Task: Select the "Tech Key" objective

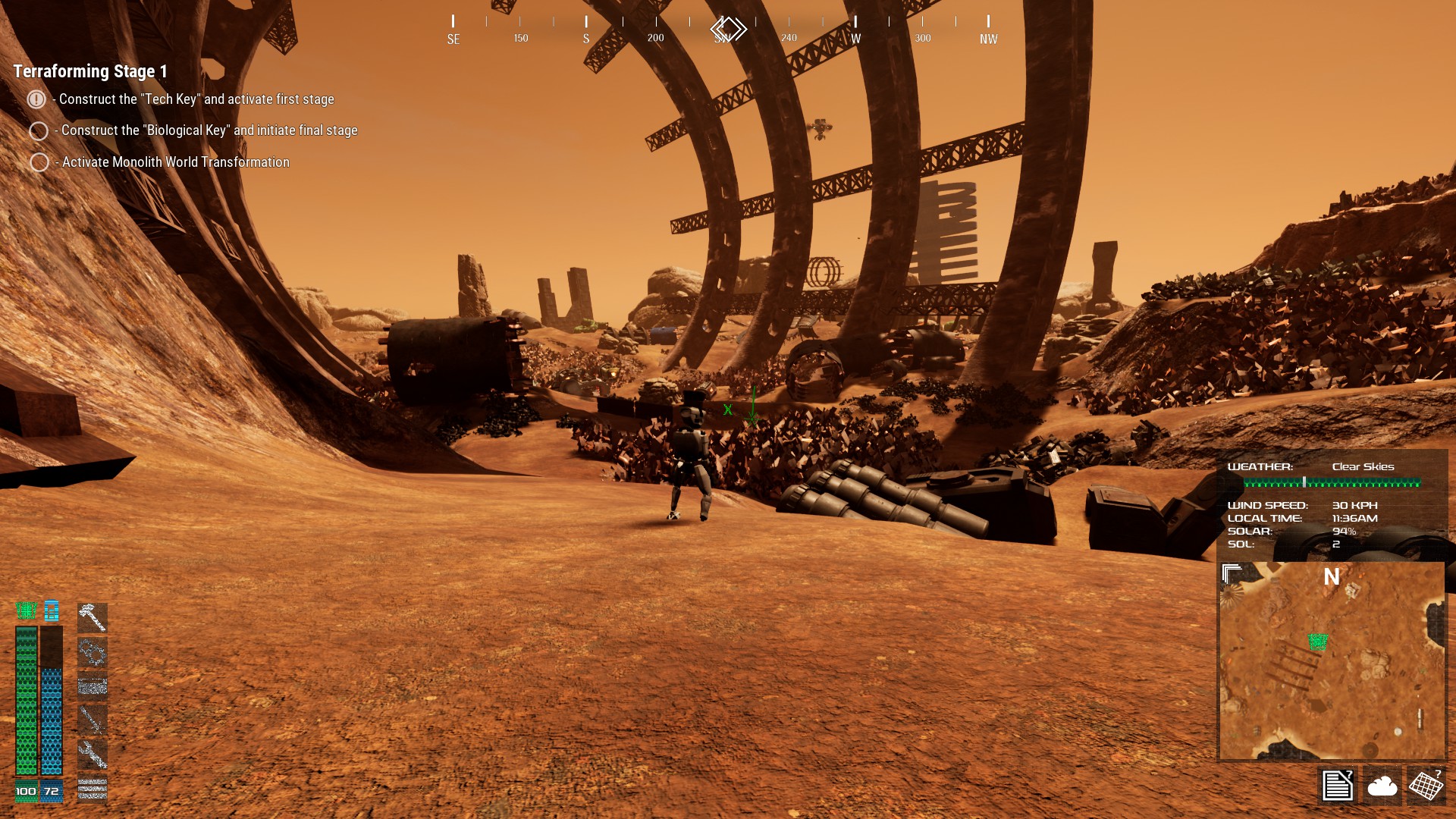Action: coord(196,99)
